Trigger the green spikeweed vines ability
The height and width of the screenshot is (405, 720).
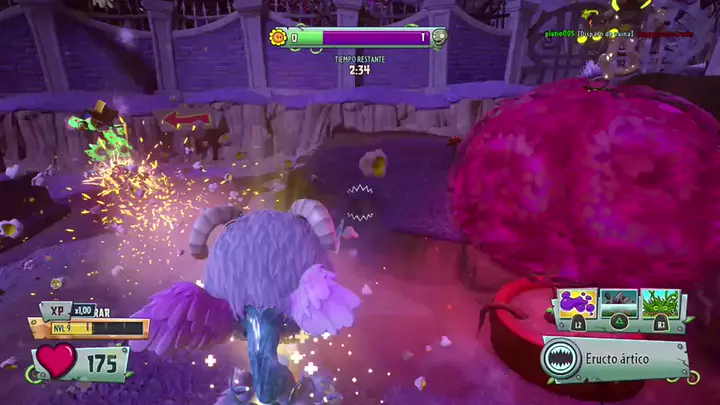662,303
